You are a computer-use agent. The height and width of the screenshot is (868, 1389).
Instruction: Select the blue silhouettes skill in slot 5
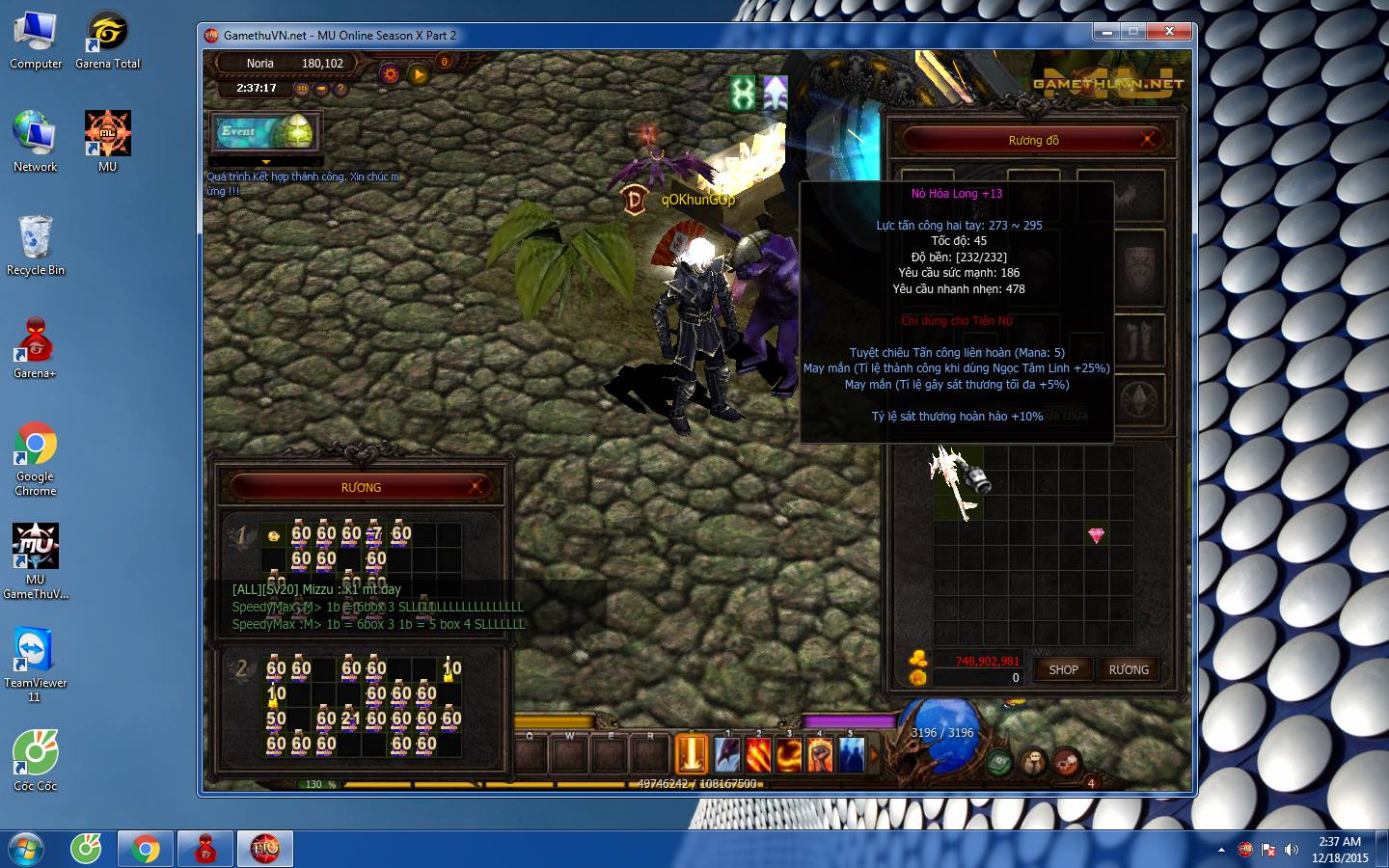coord(851,754)
